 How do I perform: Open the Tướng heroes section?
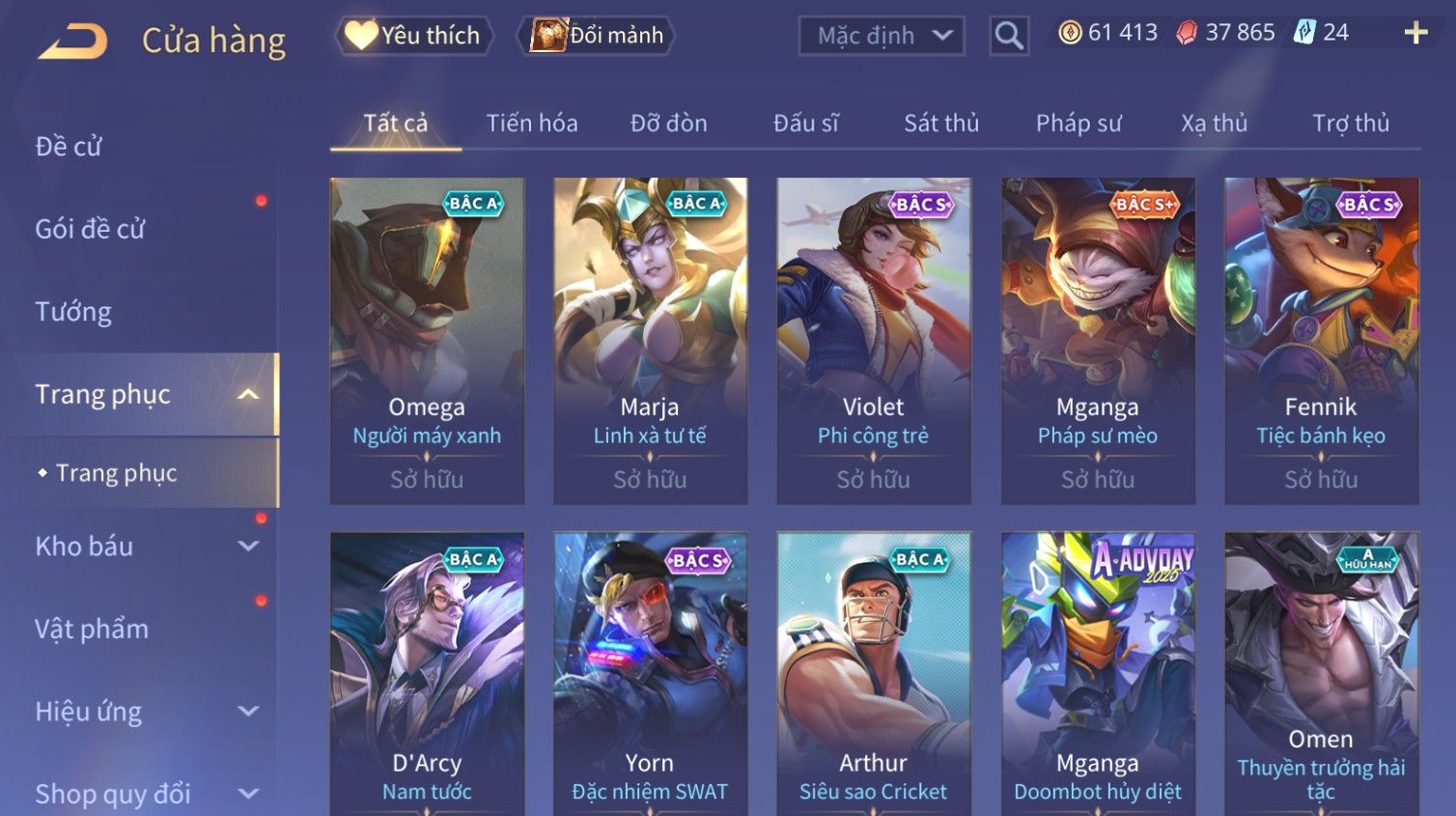(x=73, y=312)
